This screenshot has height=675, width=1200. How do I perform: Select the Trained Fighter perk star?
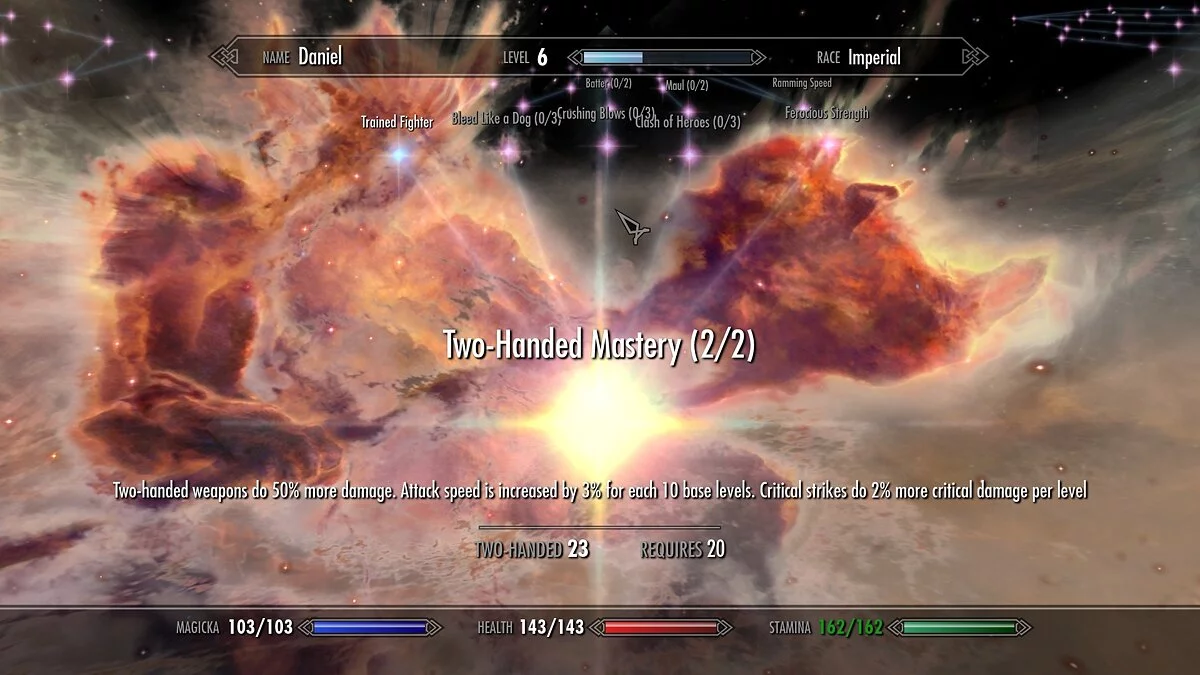[400, 154]
